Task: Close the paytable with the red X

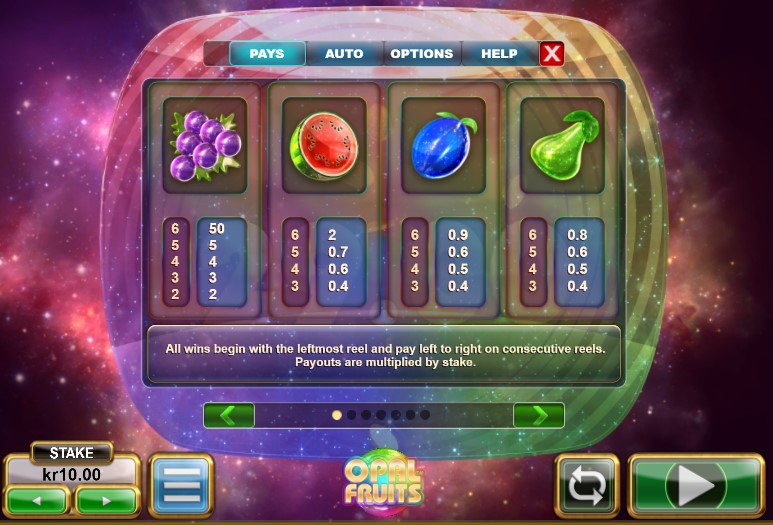Action: point(551,54)
